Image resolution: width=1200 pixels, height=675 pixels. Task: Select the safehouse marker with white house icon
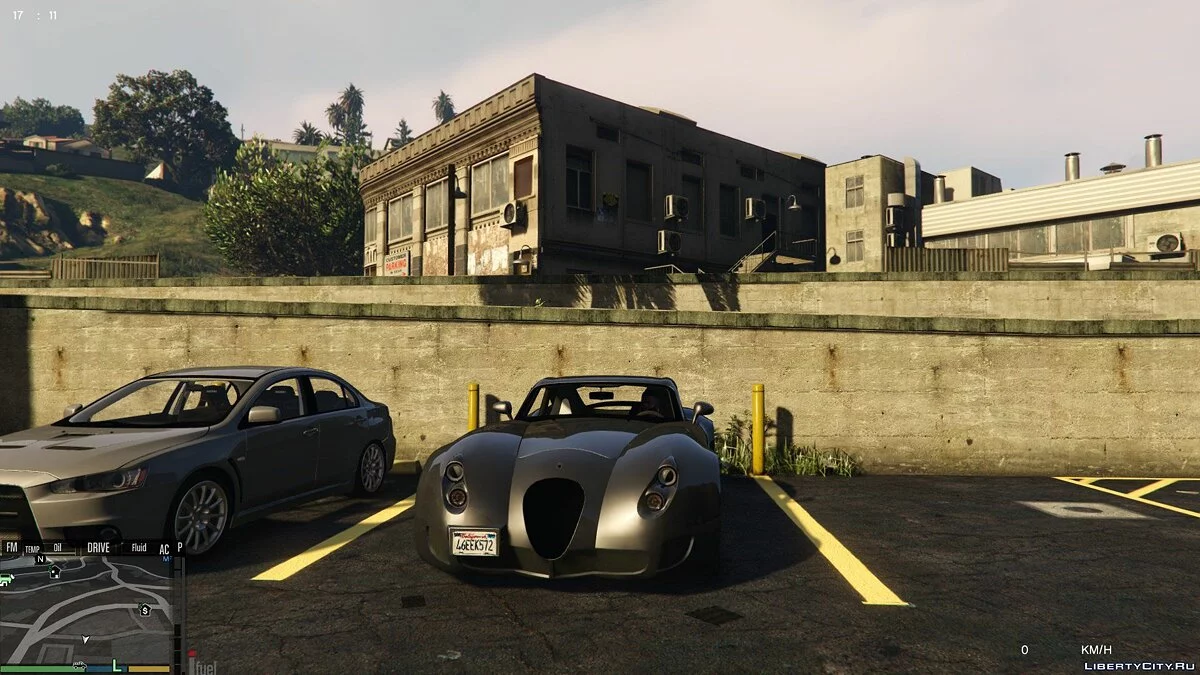[54, 572]
